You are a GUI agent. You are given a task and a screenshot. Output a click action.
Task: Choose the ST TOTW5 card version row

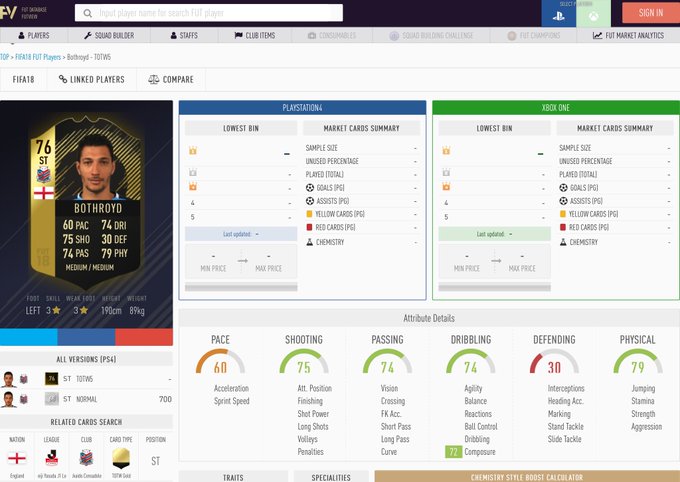(86, 379)
